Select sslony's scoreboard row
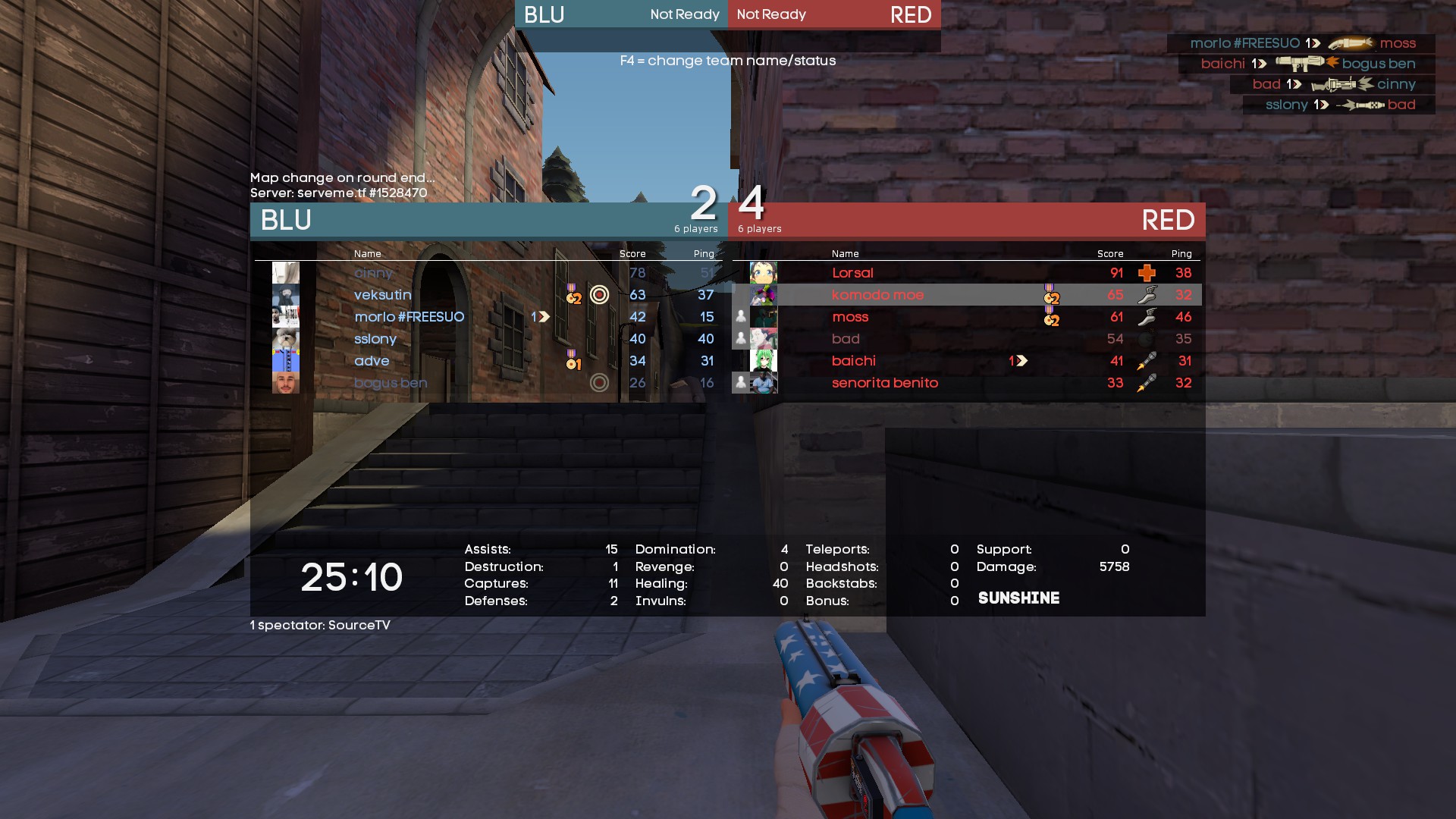This screenshot has width=1456, height=819. tap(375, 339)
